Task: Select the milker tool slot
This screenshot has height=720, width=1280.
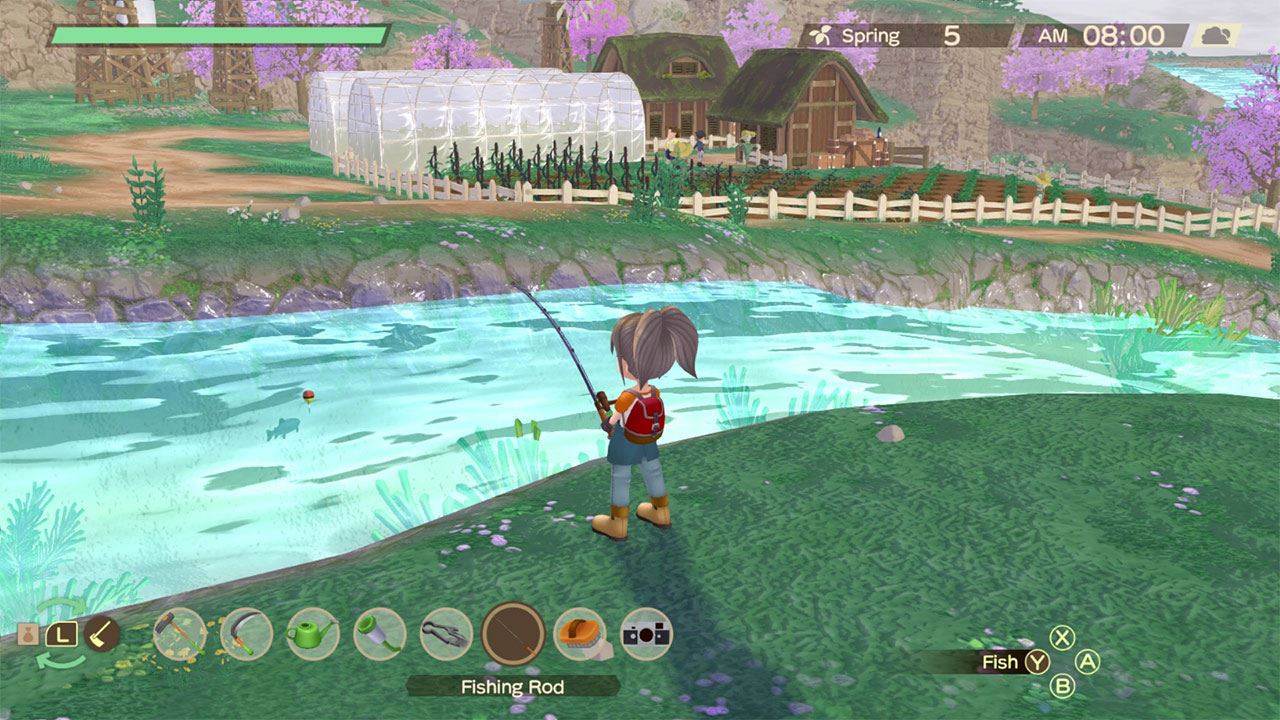Action: (380, 633)
